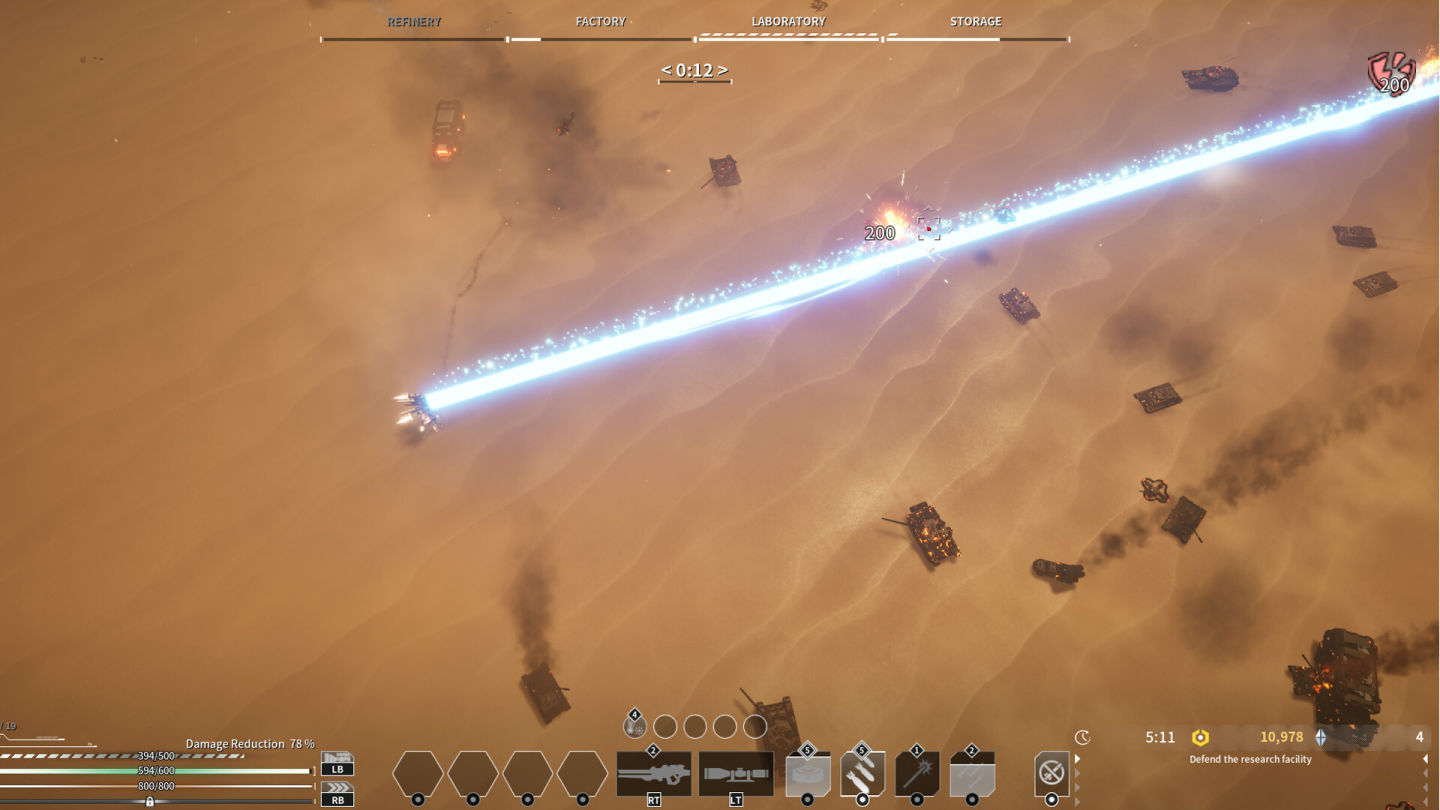Select the Storage objective label
1440x810 pixels.
[x=975, y=21]
